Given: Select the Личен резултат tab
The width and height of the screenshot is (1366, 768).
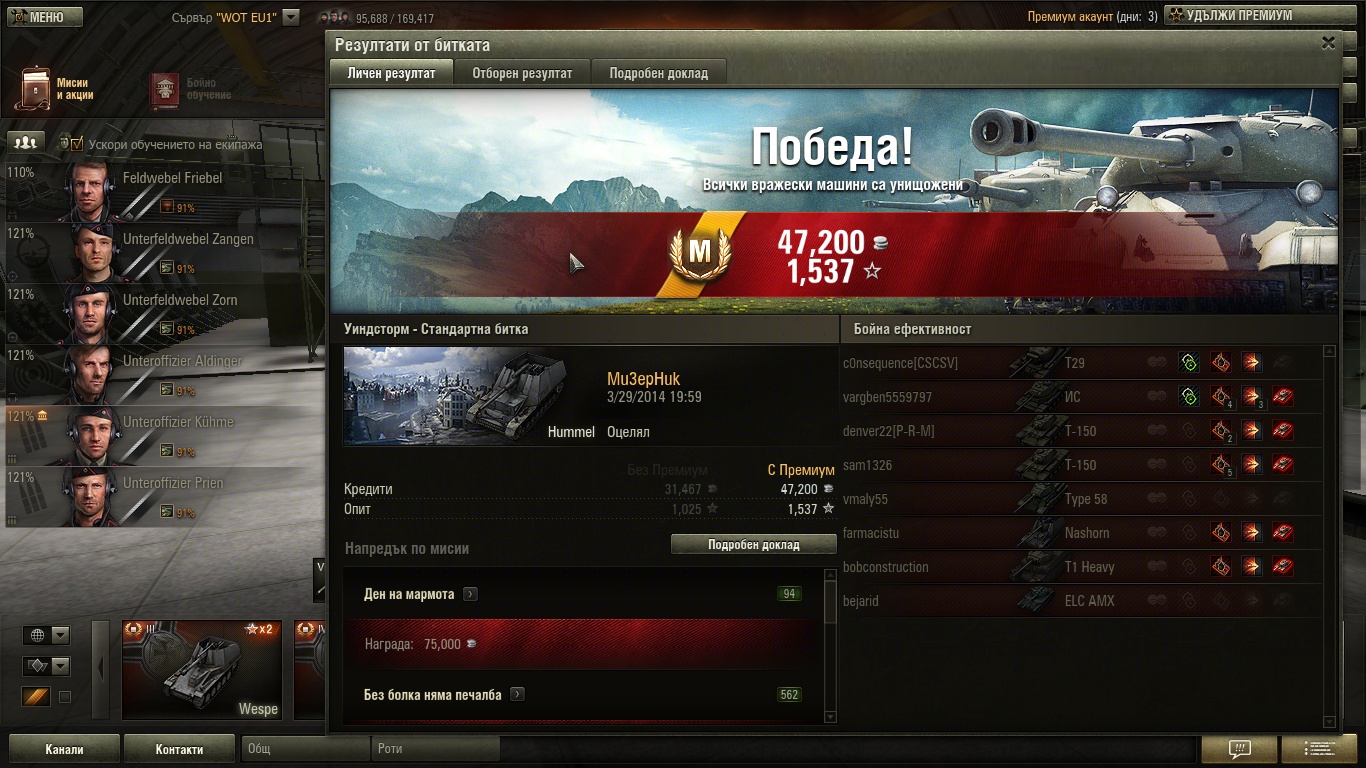Looking at the screenshot, I should [x=391, y=73].
